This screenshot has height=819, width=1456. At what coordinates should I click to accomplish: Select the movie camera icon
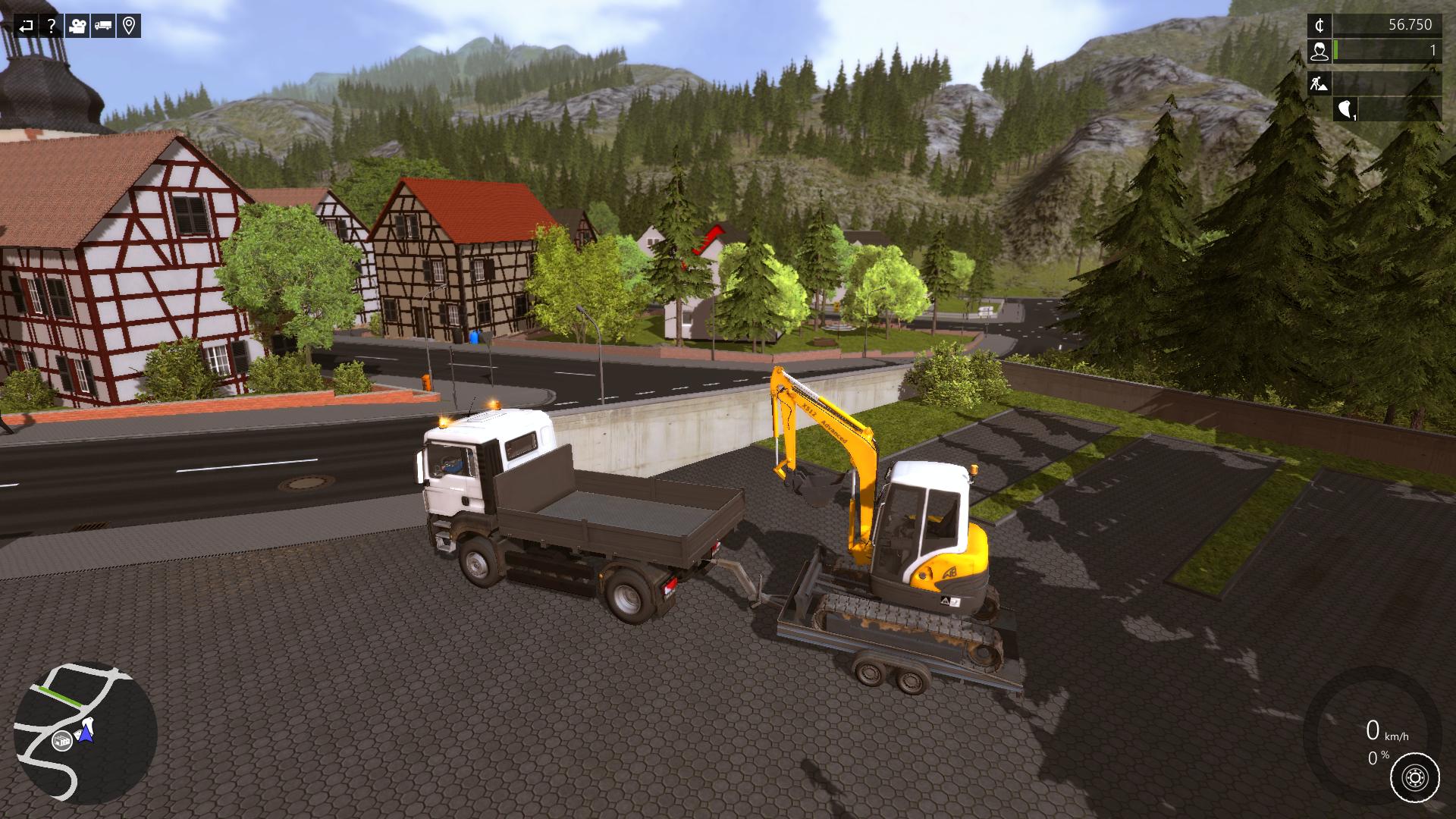tap(77, 27)
